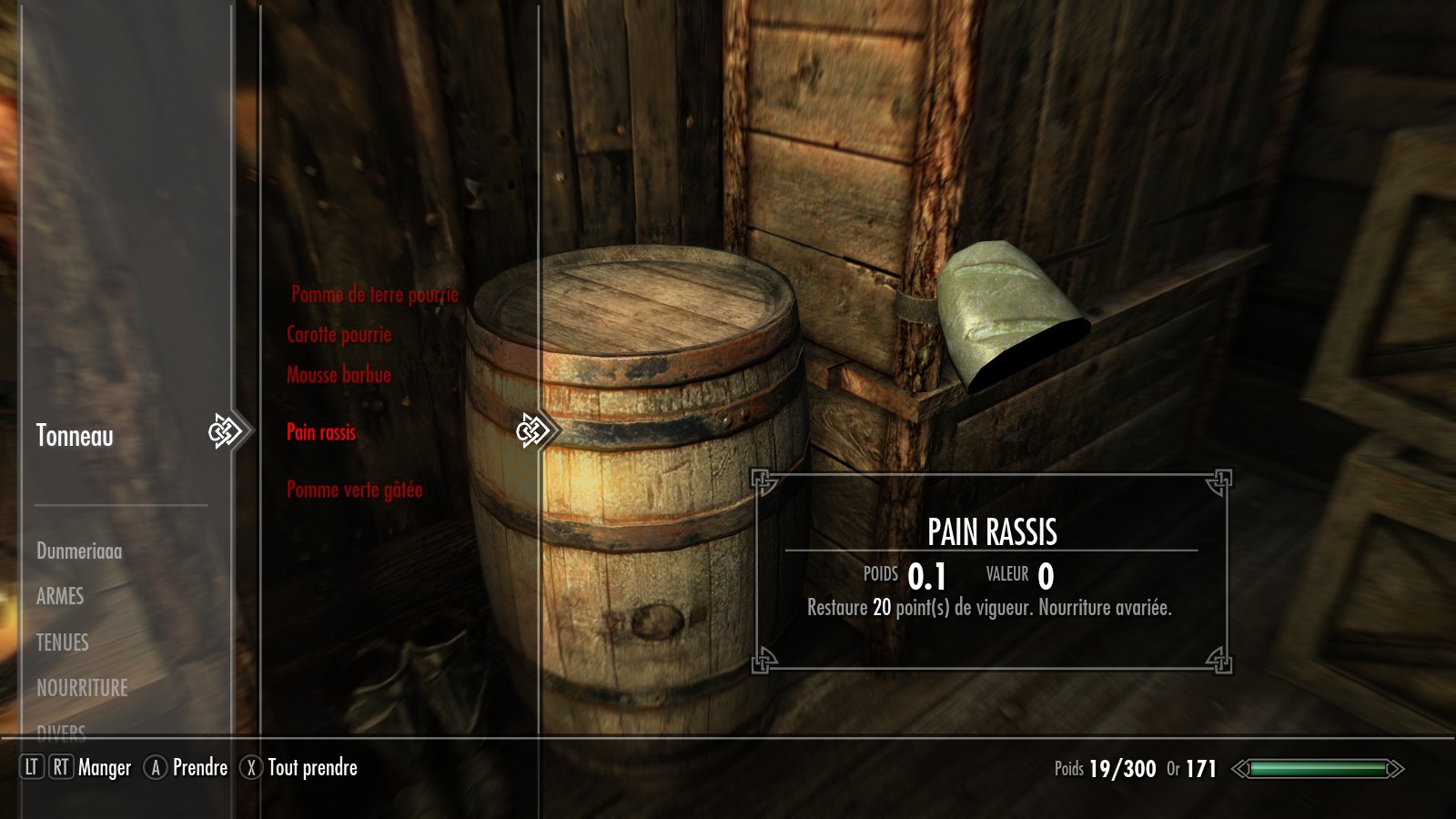Choose the Carotte pourrie item
1456x819 pixels.
coord(339,334)
